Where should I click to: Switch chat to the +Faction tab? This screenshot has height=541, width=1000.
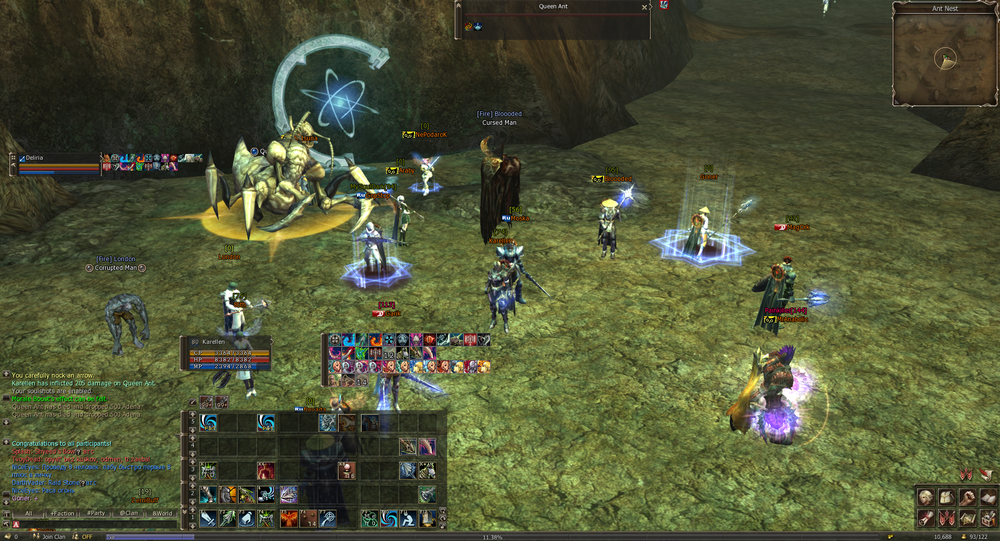coord(62,513)
